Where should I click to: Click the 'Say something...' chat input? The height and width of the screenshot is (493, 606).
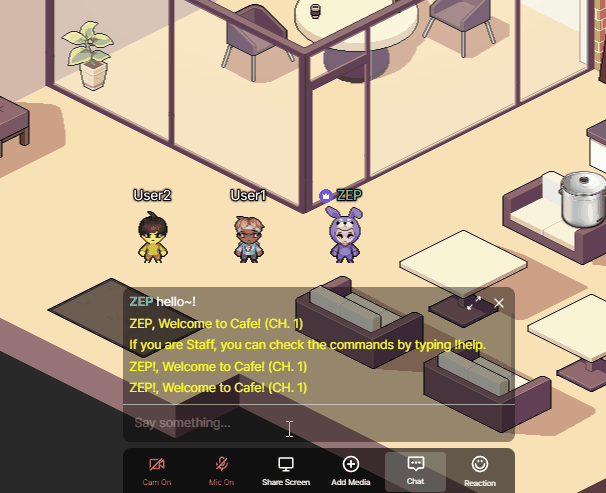(300, 423)
